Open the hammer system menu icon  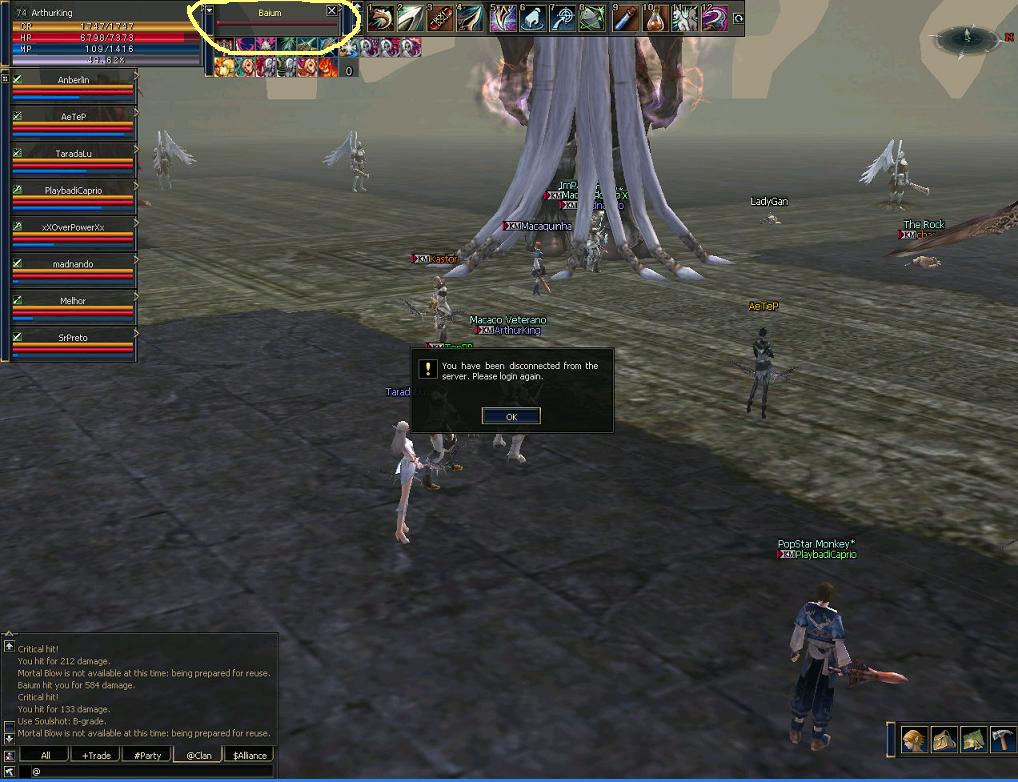click(x=1003, y=739)
